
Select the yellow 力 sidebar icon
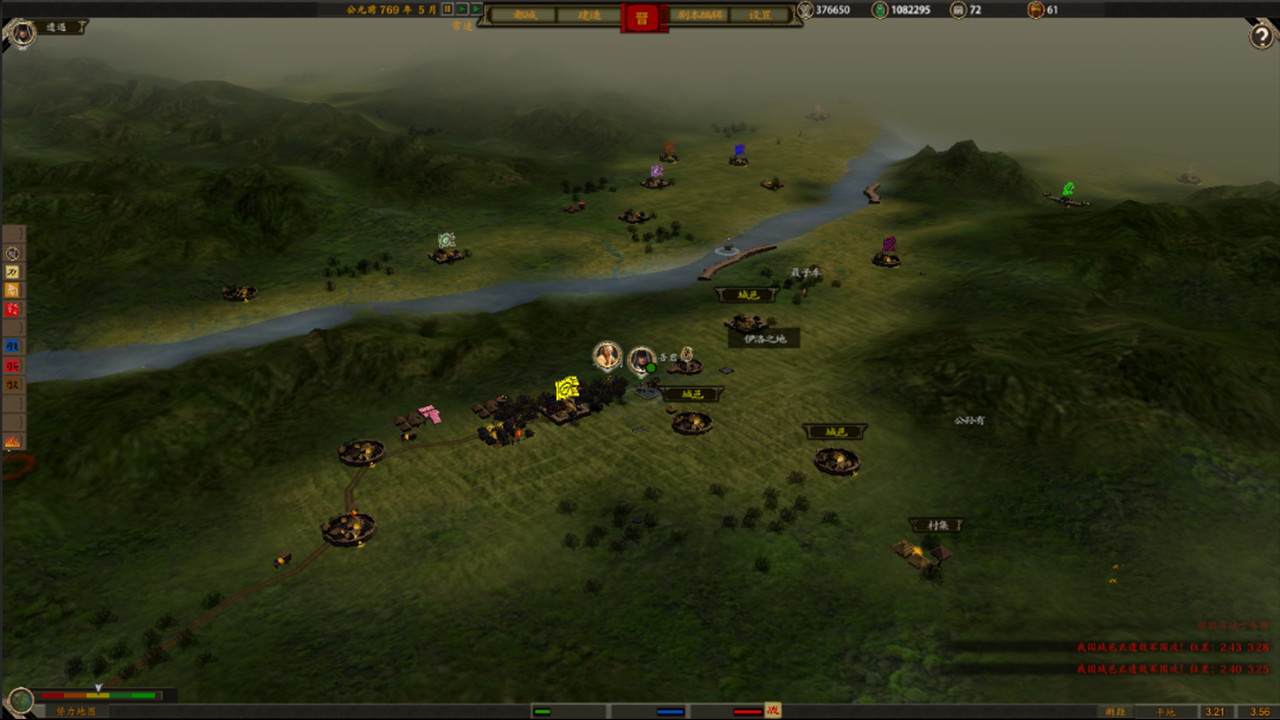pos(13,272)
